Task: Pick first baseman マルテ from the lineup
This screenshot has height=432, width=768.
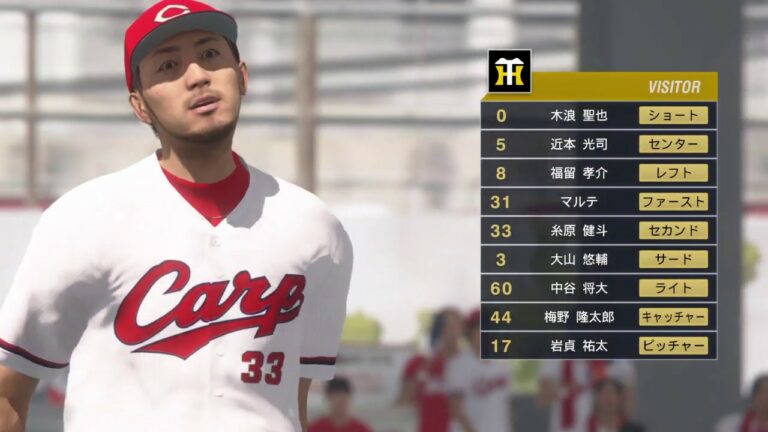Action: click(598, 202)
